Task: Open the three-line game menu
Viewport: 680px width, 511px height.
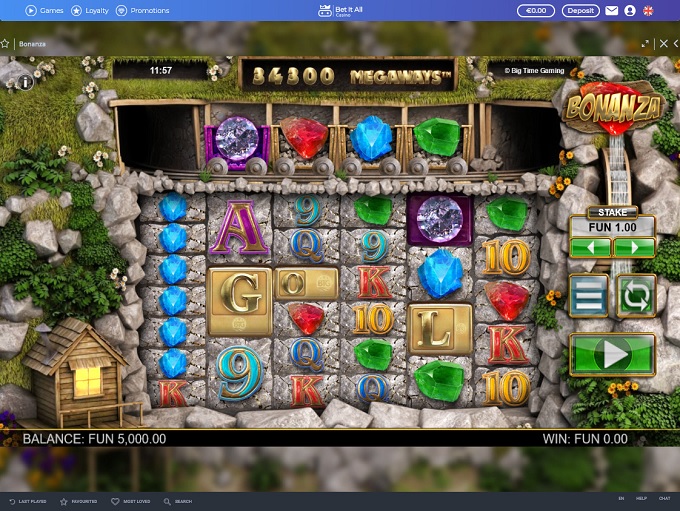Action: [x=588, y=295]
